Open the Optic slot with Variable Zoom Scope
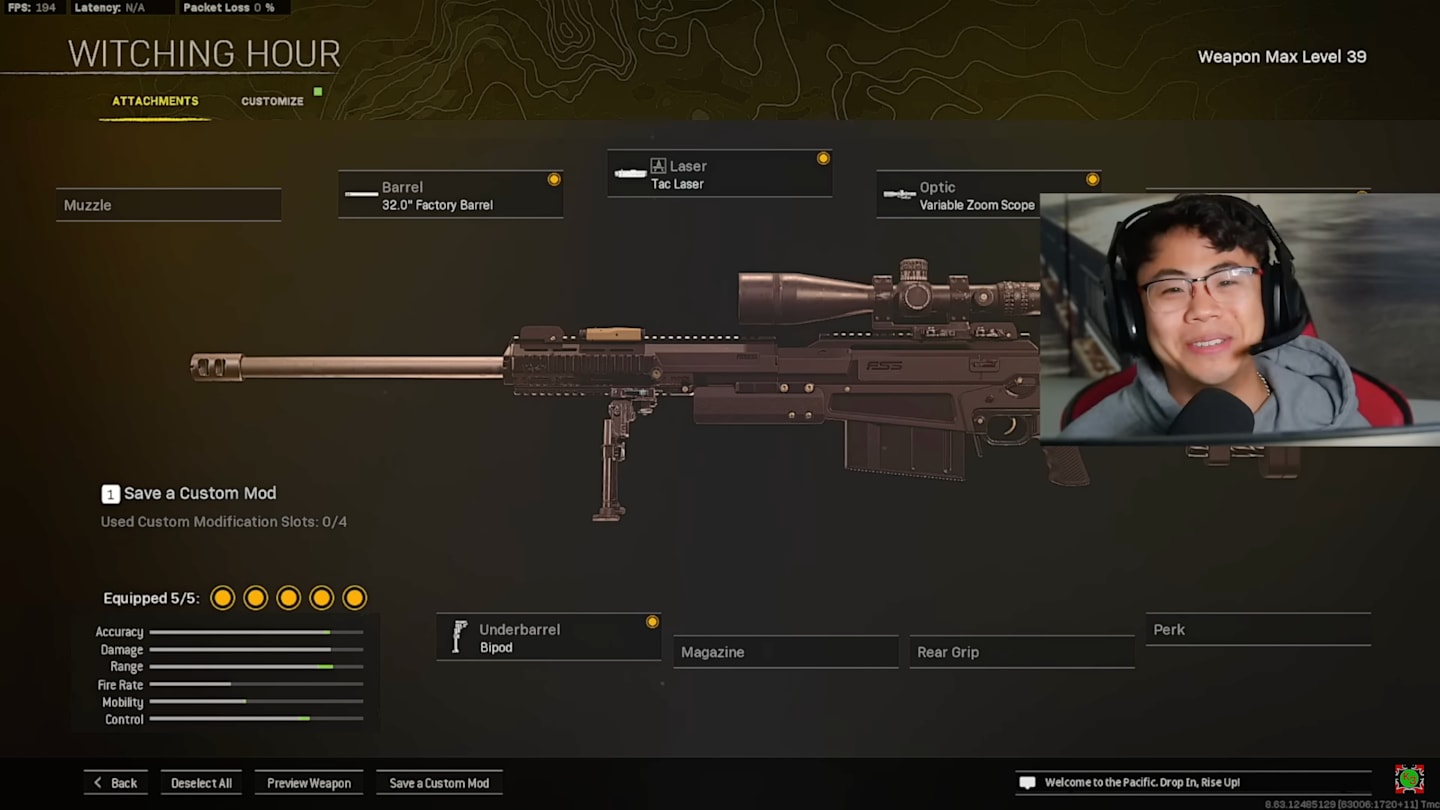Screen dimensions: 1440x810 [960, 195]
